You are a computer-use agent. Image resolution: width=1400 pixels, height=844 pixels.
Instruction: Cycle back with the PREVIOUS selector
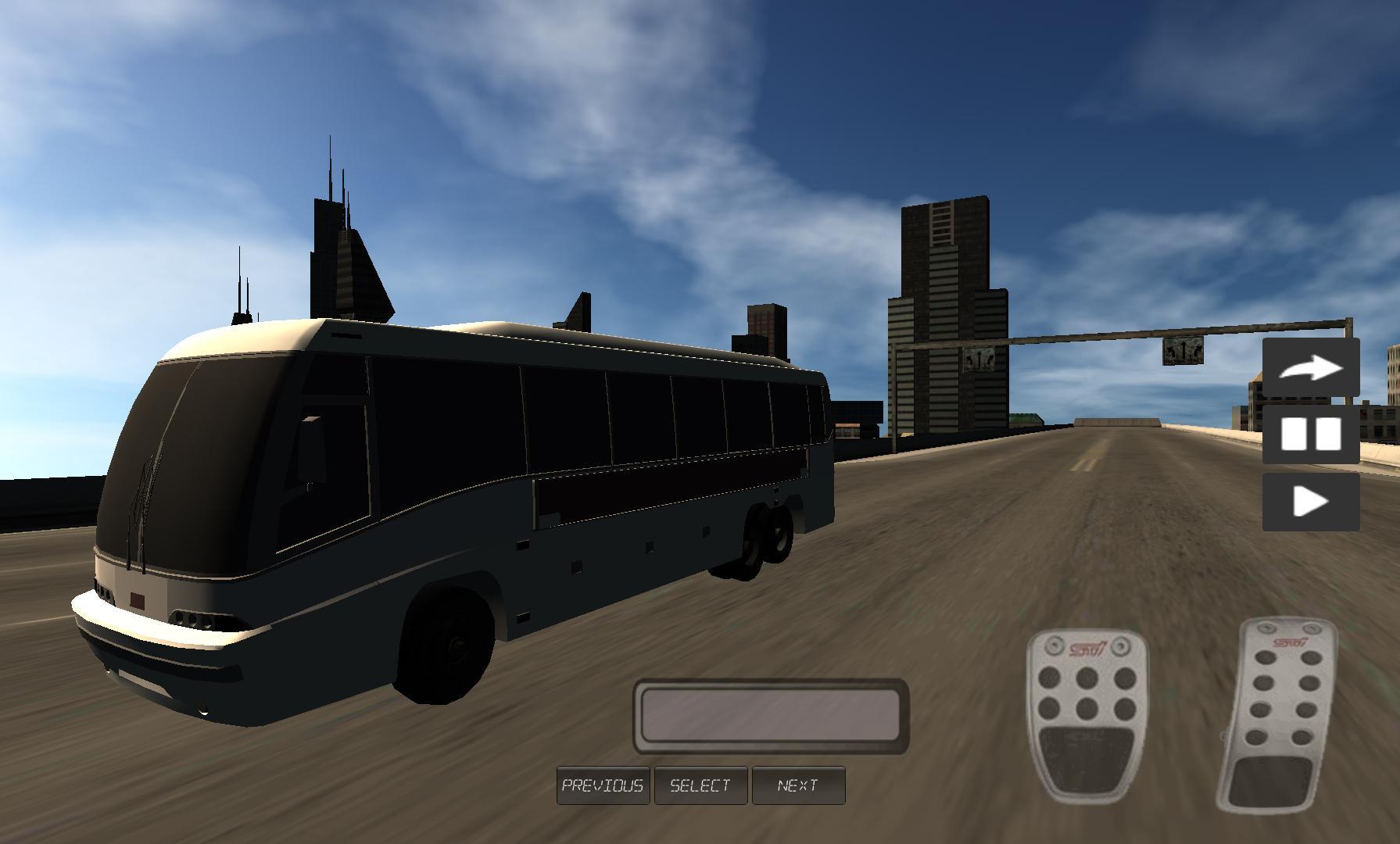(602, 785)
